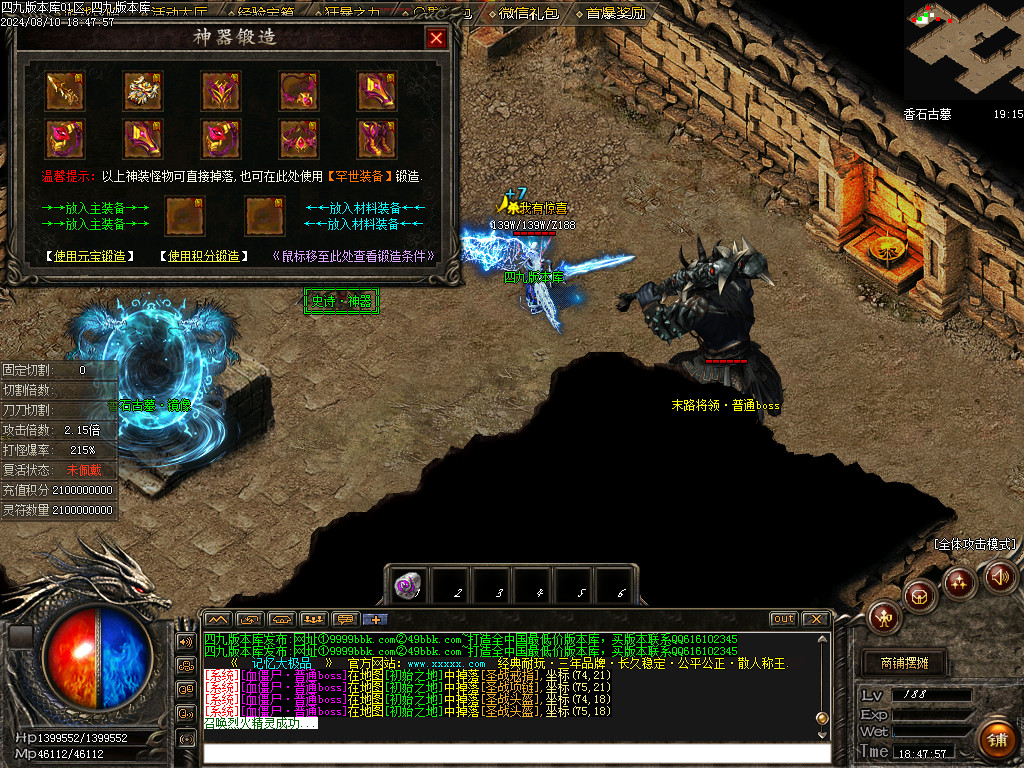The width and height of the screenshot is (1024, 768).
Task: Open the minimap of 香石古墓
Action: tap(963, 50)
